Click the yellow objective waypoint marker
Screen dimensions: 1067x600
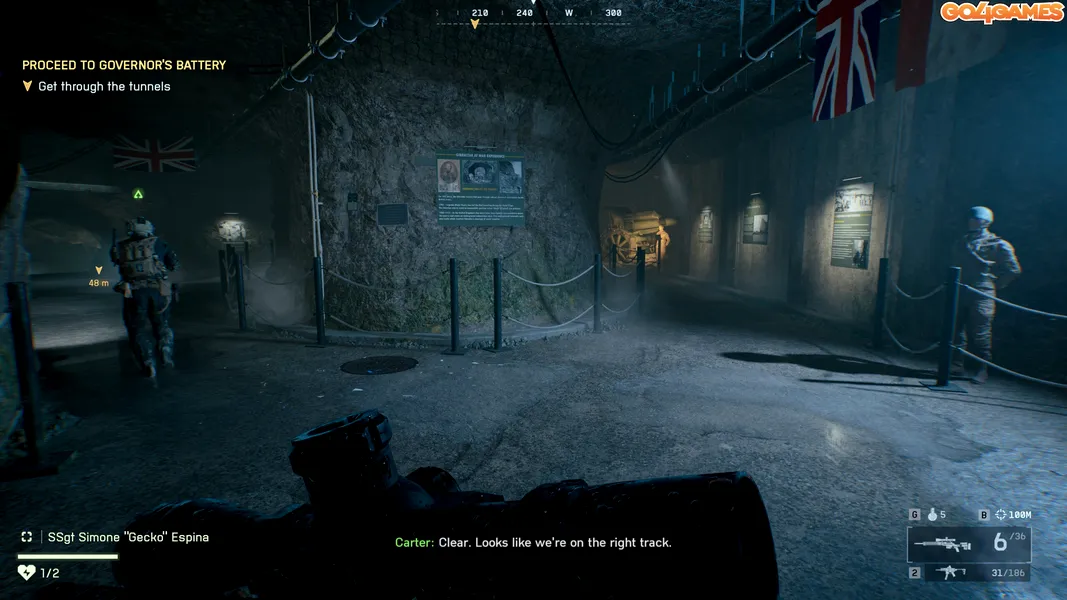pyautogui.click(x=98, y=270)
